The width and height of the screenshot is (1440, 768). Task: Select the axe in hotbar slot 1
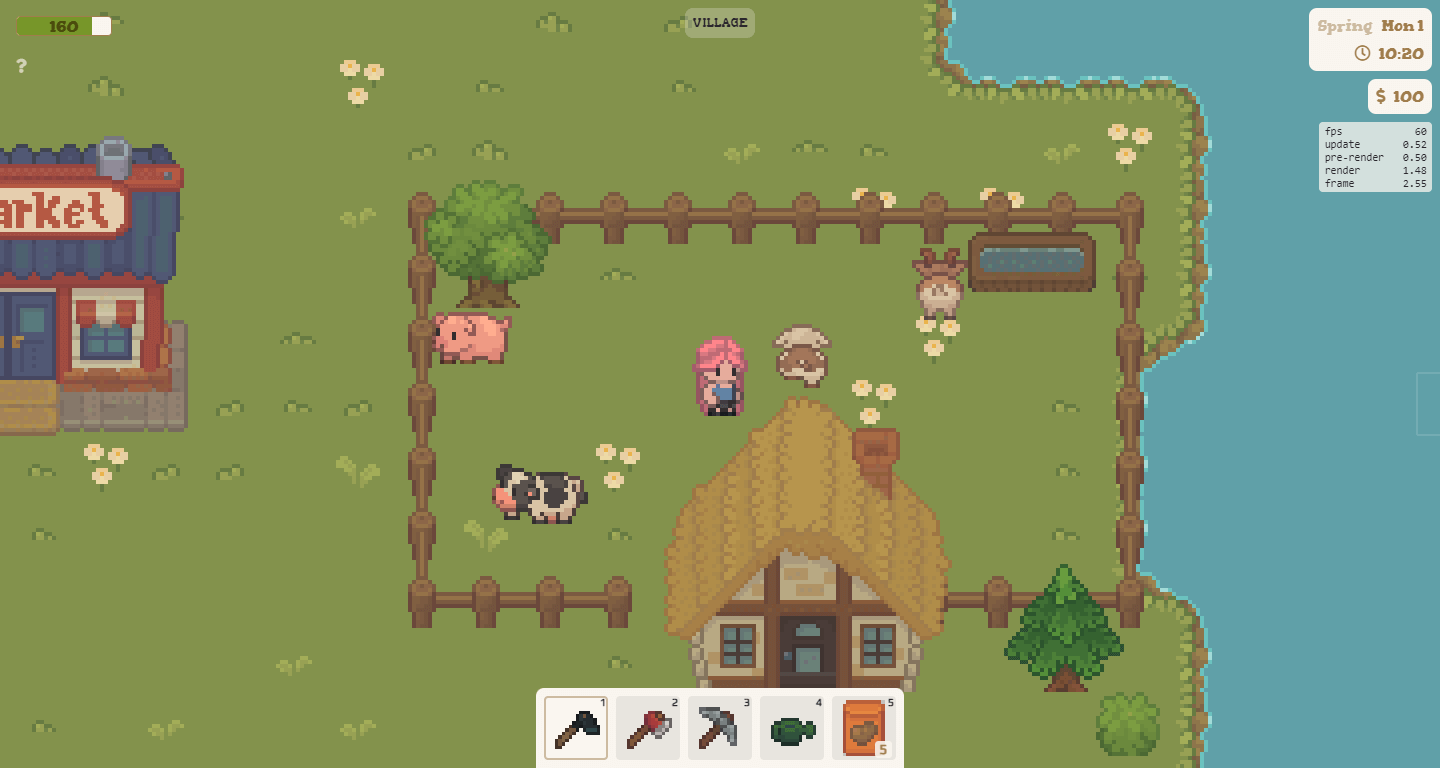coord(575,728)
